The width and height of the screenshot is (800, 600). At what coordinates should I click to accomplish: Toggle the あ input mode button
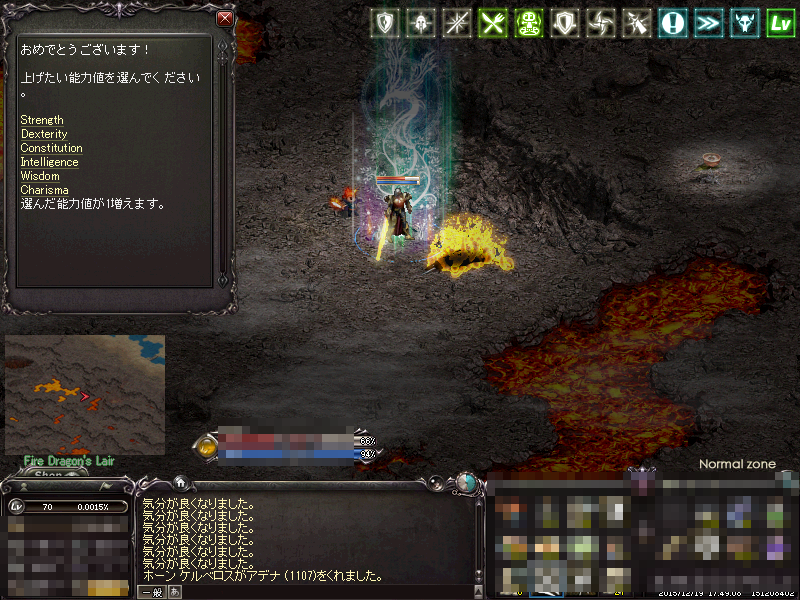point(175,592)
